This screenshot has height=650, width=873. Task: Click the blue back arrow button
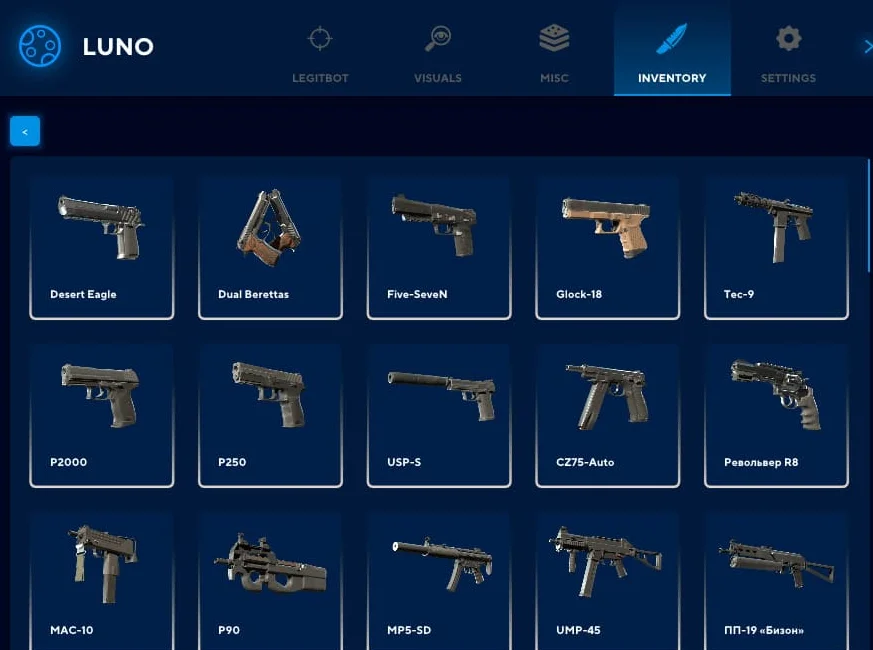point(25,131)
